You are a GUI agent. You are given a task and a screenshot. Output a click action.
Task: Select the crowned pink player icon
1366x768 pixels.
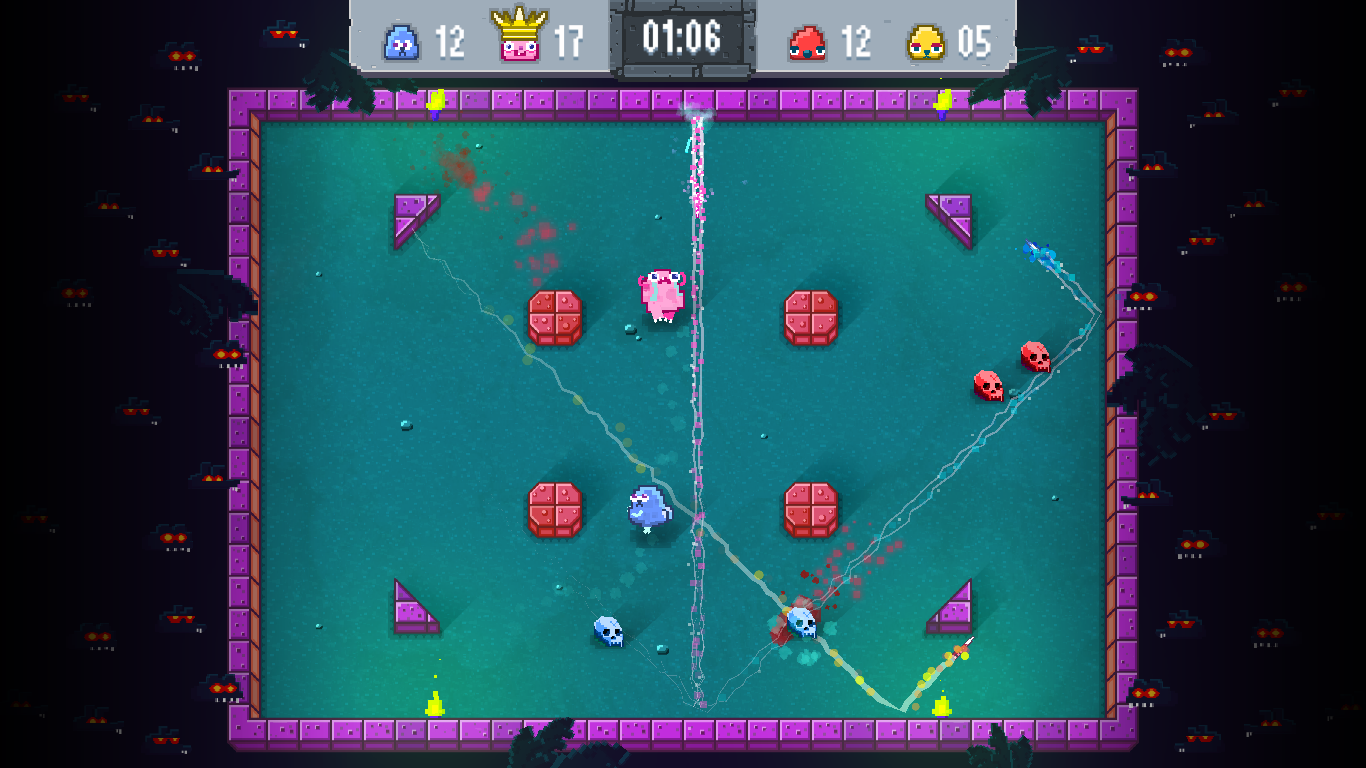519,38
